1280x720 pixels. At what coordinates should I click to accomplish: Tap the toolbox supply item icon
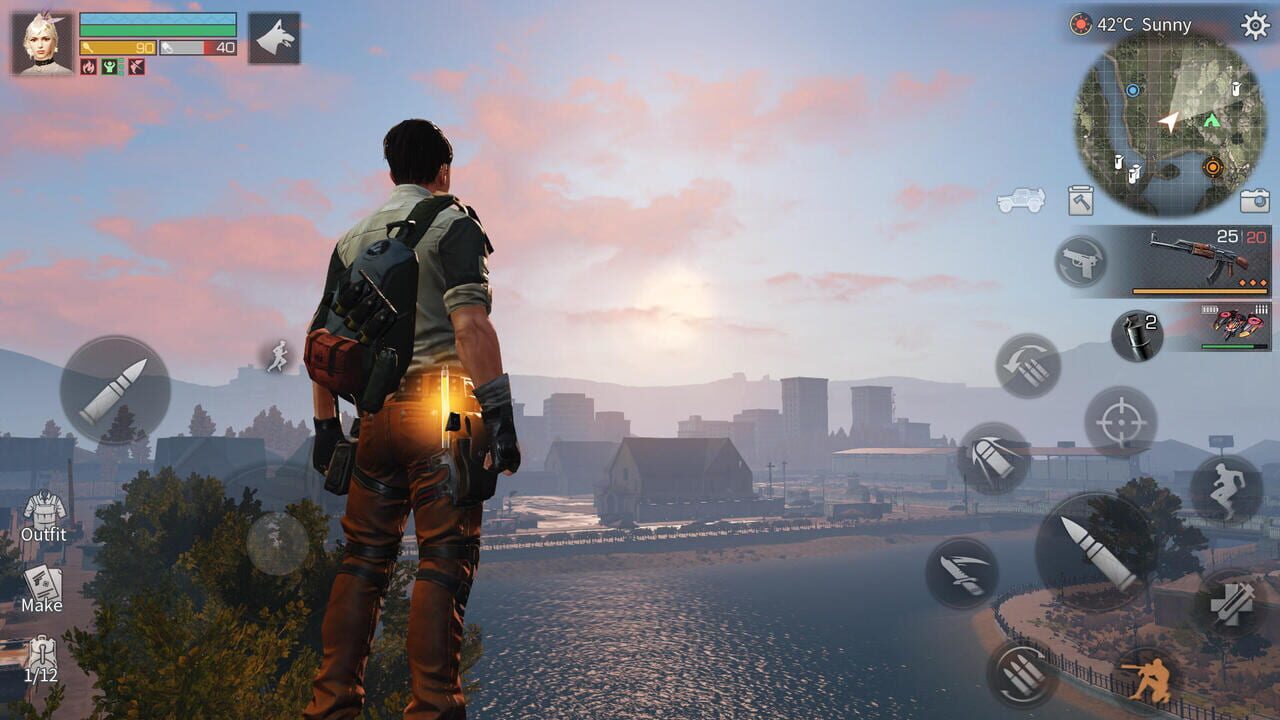click(x=1080, y=201)
